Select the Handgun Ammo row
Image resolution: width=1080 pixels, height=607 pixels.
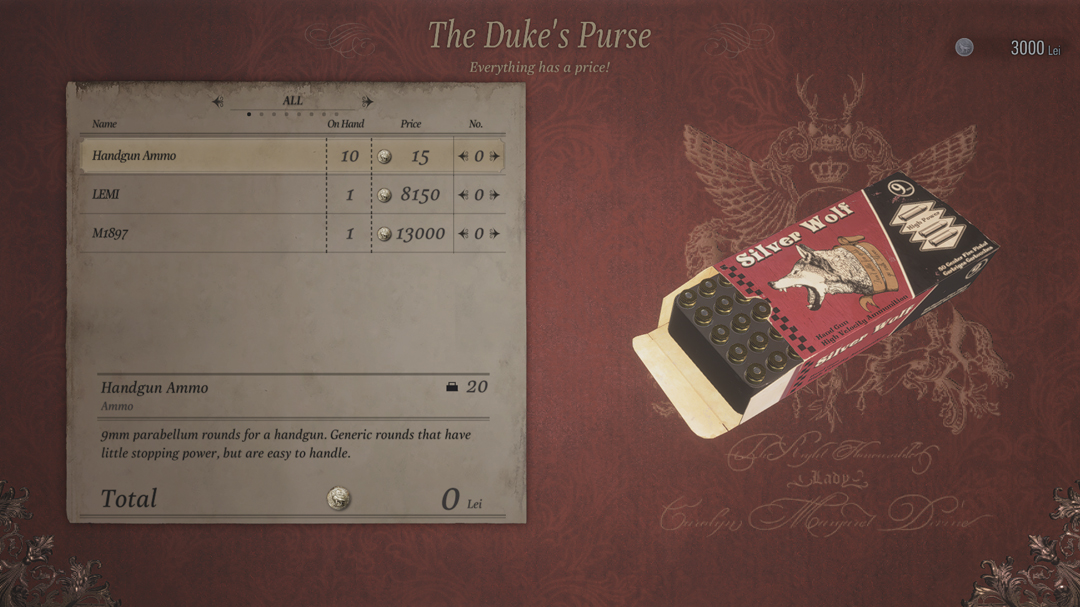[x=200, y=156]
